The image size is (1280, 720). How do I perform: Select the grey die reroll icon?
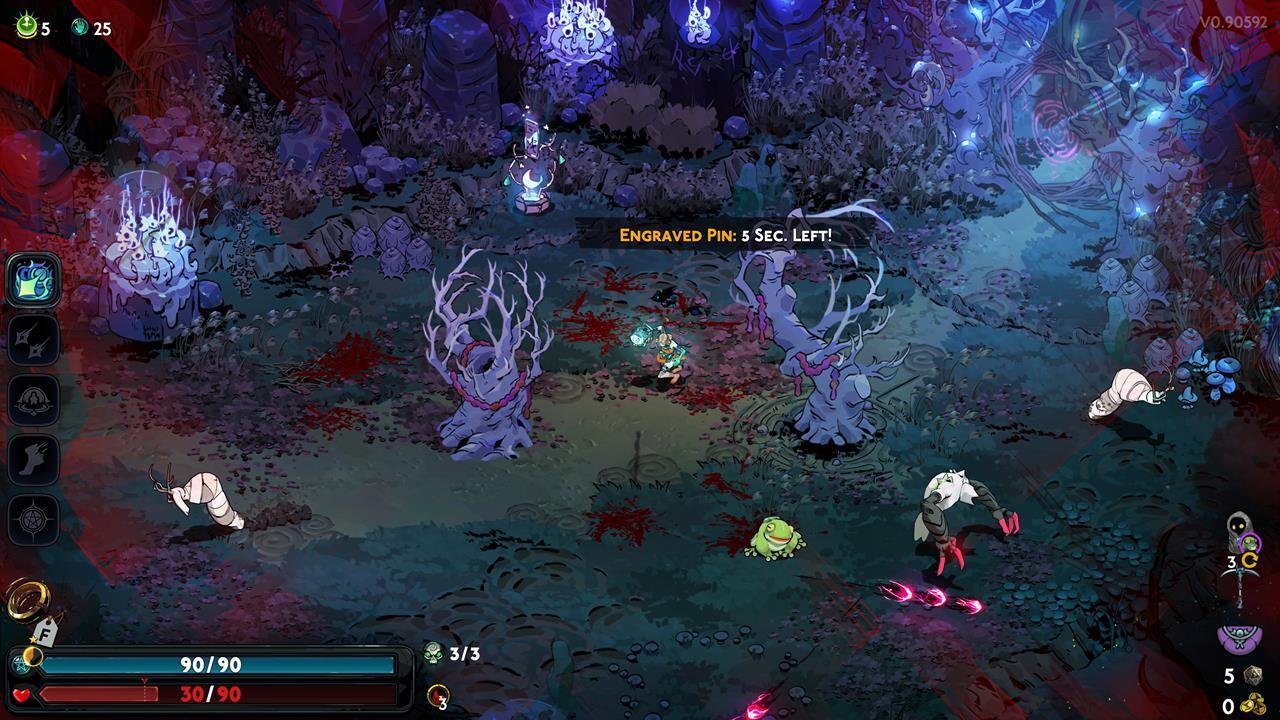coord(1252,676)
